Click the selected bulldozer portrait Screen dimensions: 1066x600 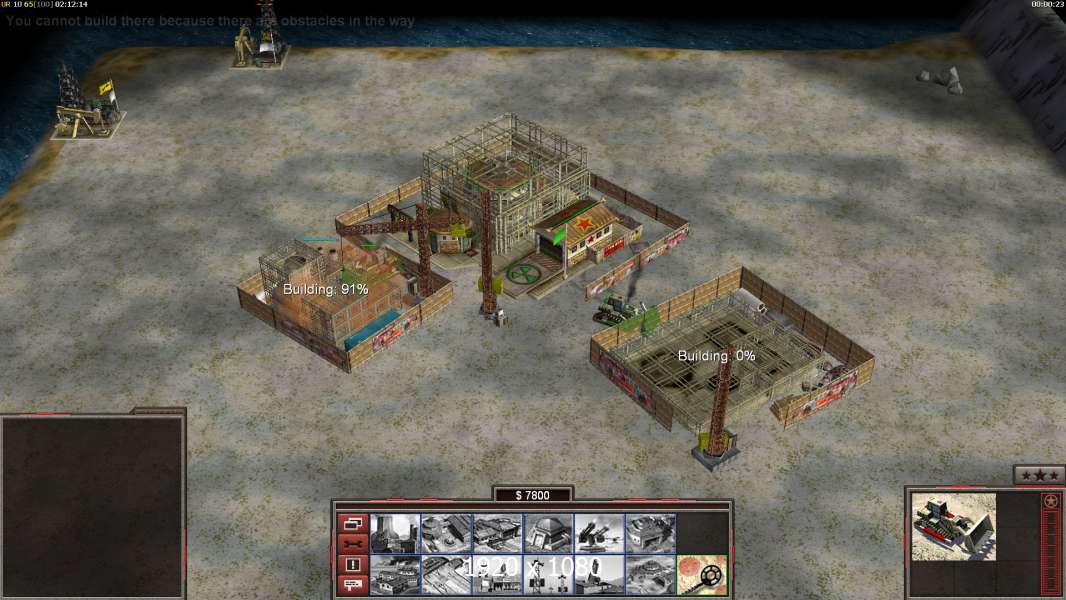(x=953, y=526)
